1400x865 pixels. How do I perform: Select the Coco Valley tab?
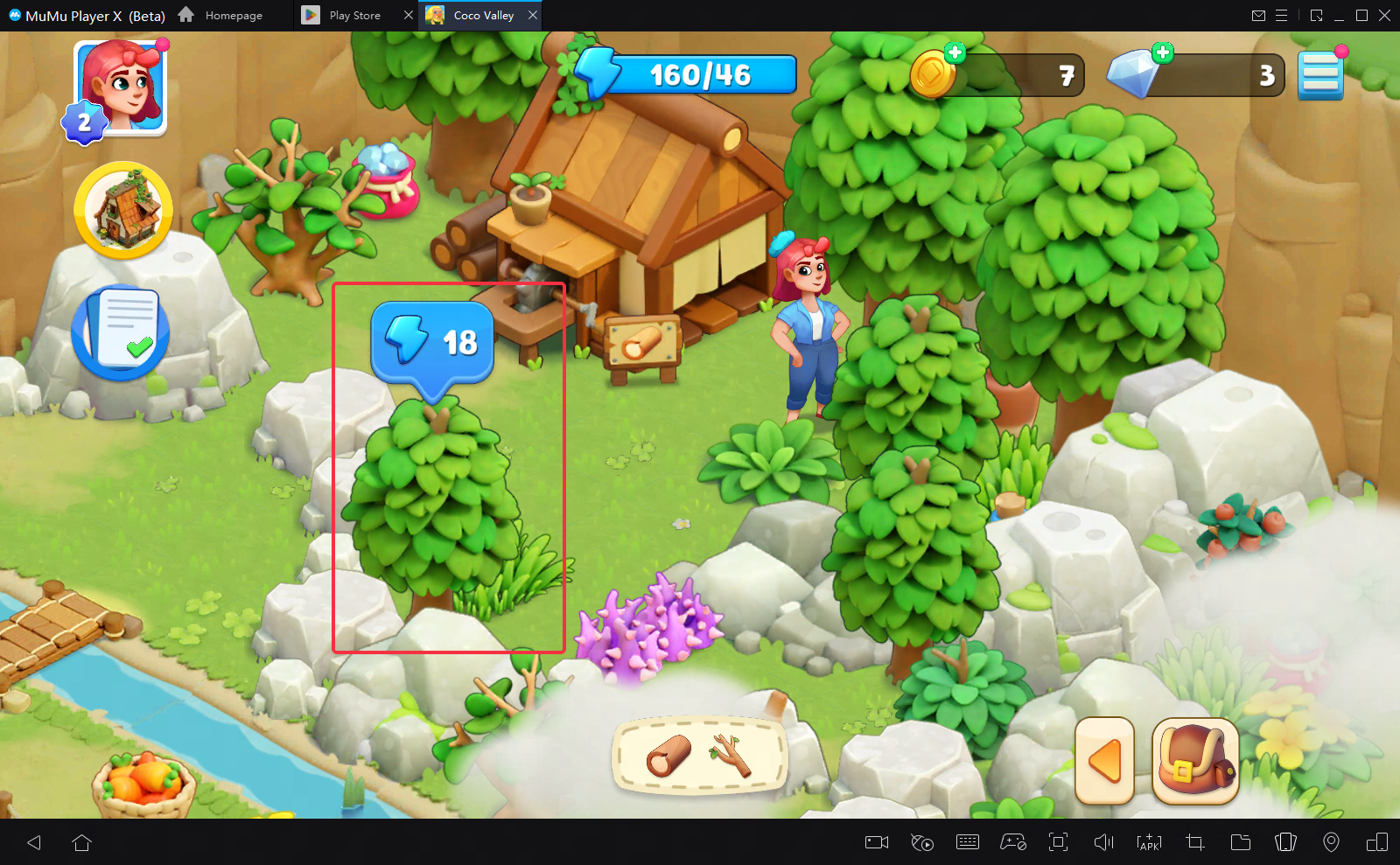pyautogui.click(x=477, y=15)
